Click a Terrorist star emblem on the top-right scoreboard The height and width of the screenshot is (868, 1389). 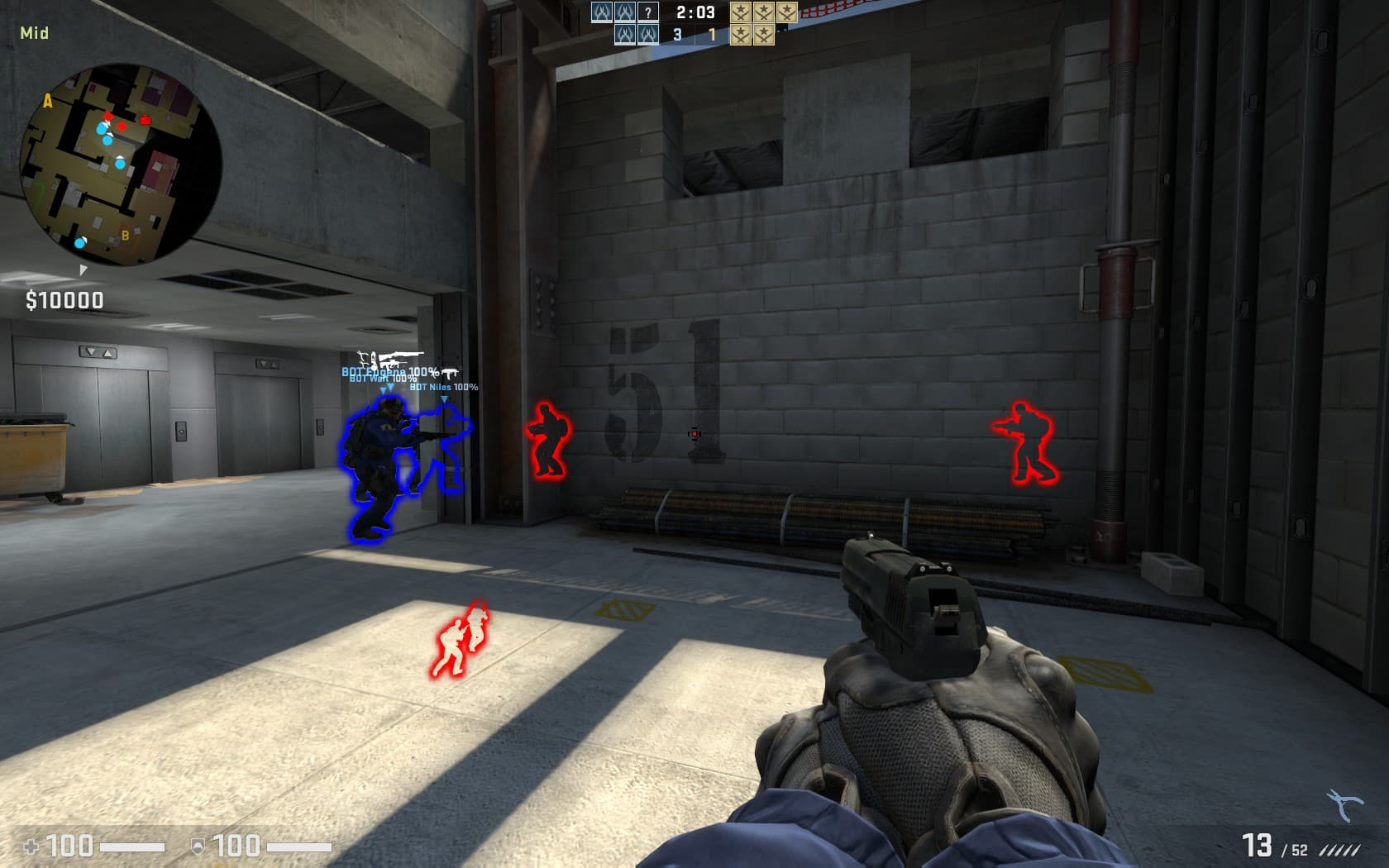click(x=738, y=13)
